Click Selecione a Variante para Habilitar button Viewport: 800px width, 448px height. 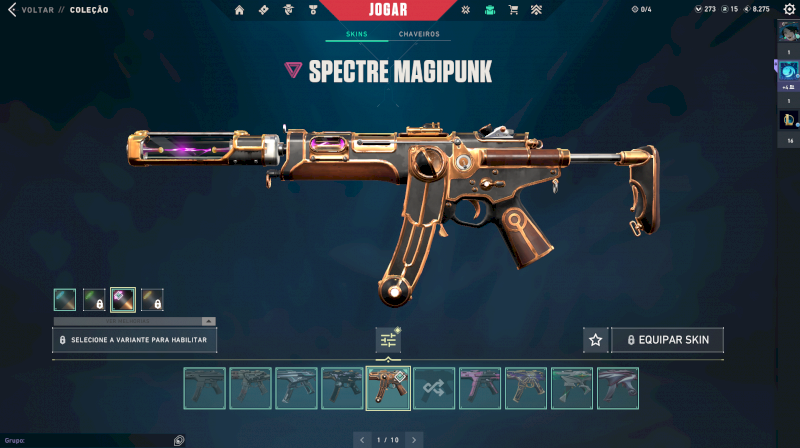tap(134, 340)
